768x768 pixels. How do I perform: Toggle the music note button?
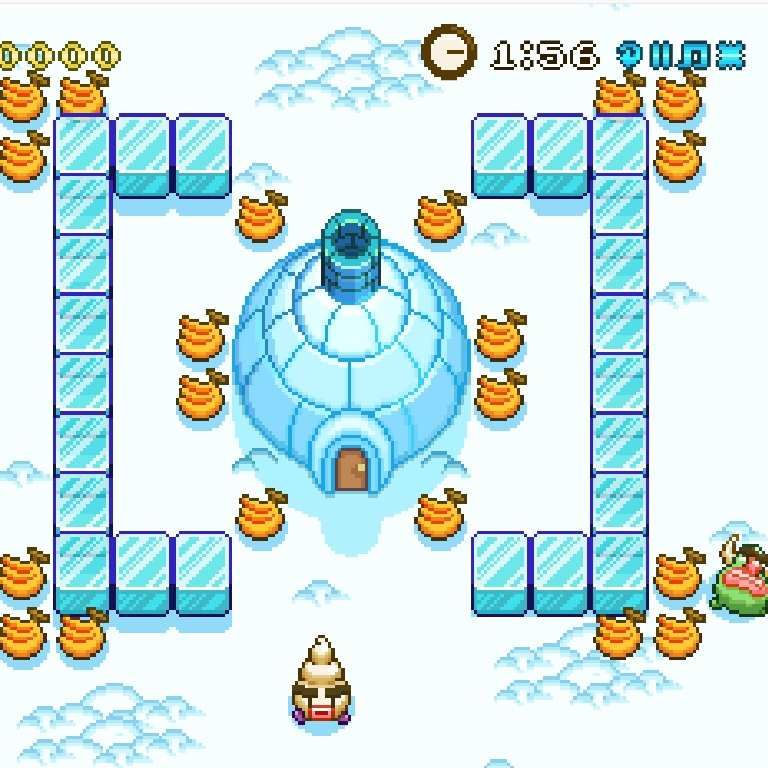click(695, 55)
